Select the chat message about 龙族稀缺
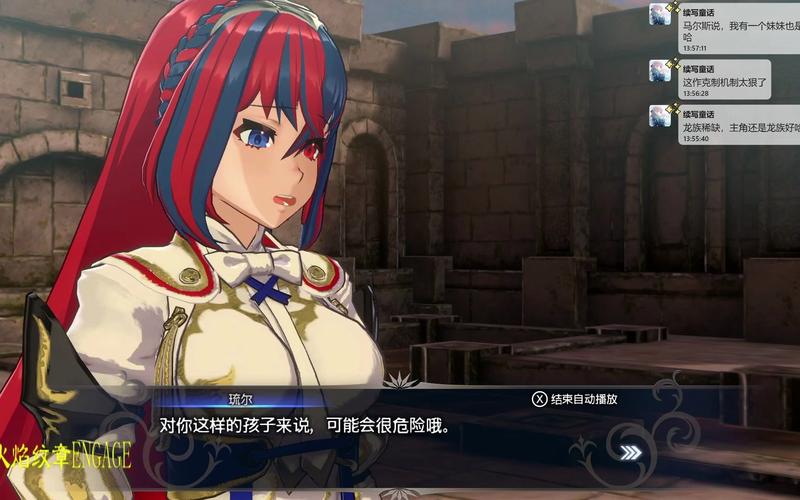The image size is (800, 500). [x=724, y=124]
